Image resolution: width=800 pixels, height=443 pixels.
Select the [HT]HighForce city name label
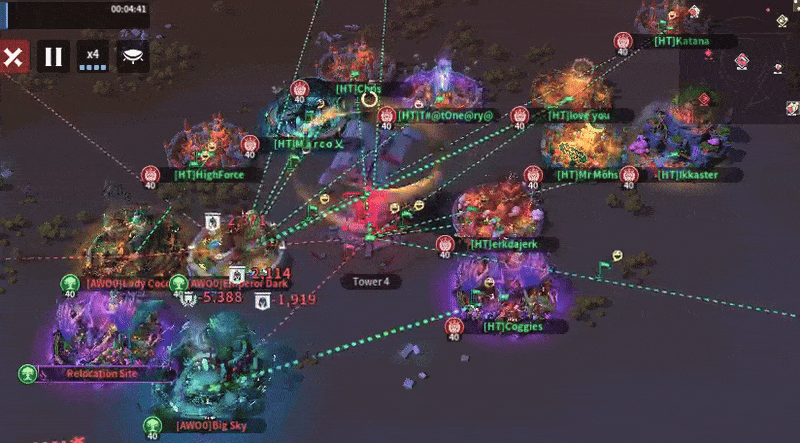tap(210, 174)
